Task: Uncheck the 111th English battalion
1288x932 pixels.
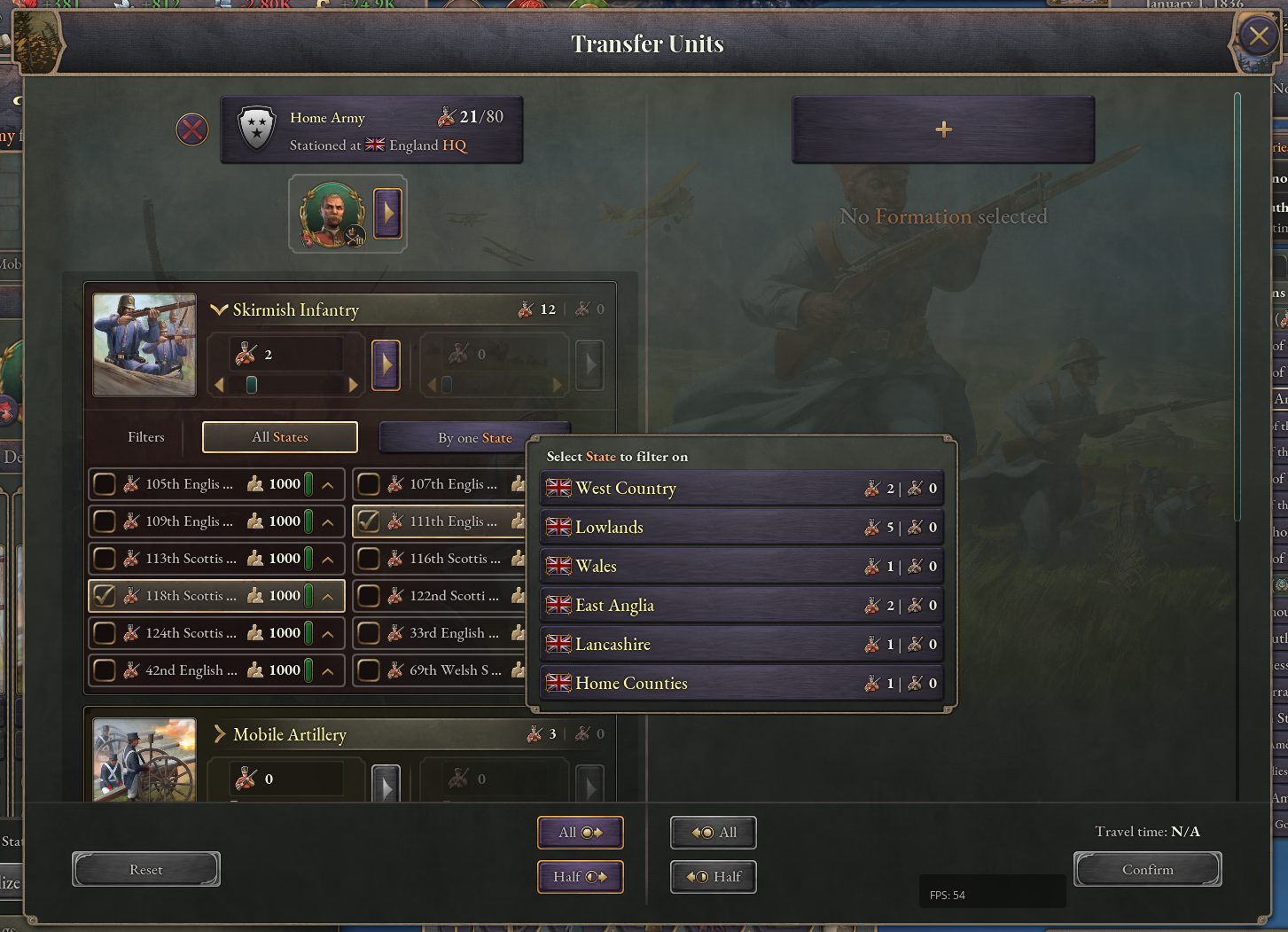Action: click(x=370, y=521)
